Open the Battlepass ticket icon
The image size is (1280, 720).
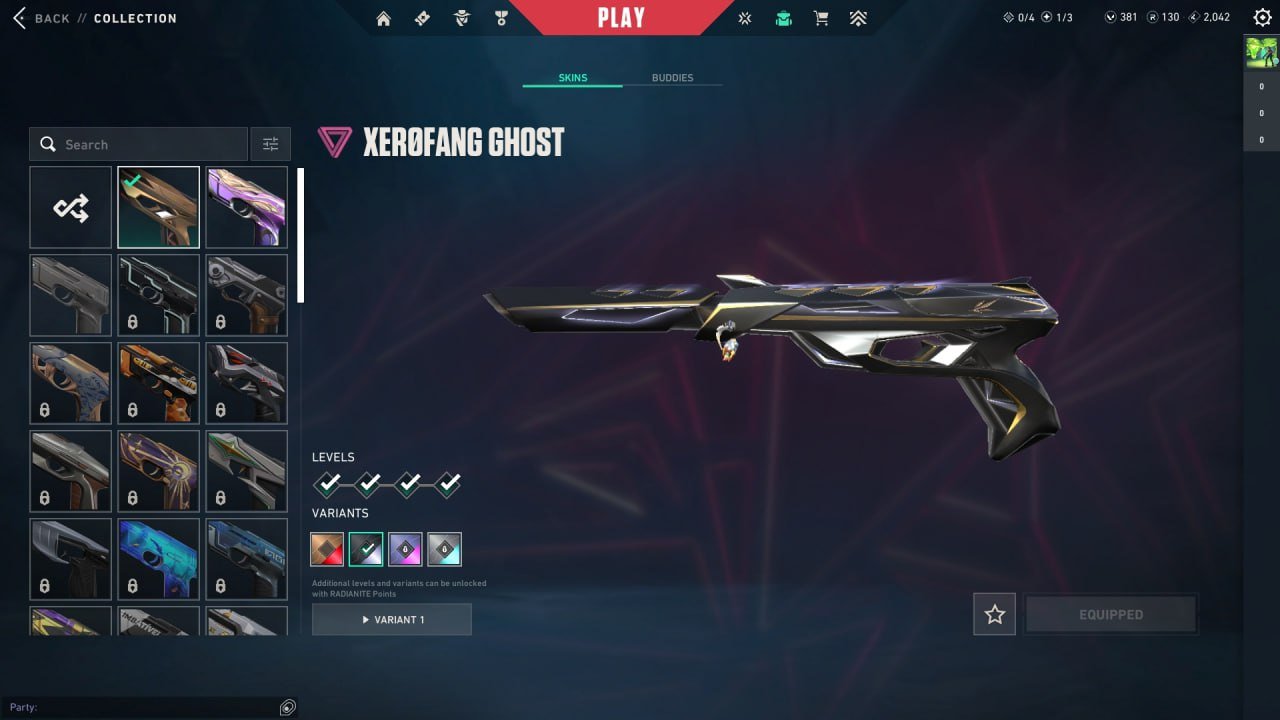point(422,17)
